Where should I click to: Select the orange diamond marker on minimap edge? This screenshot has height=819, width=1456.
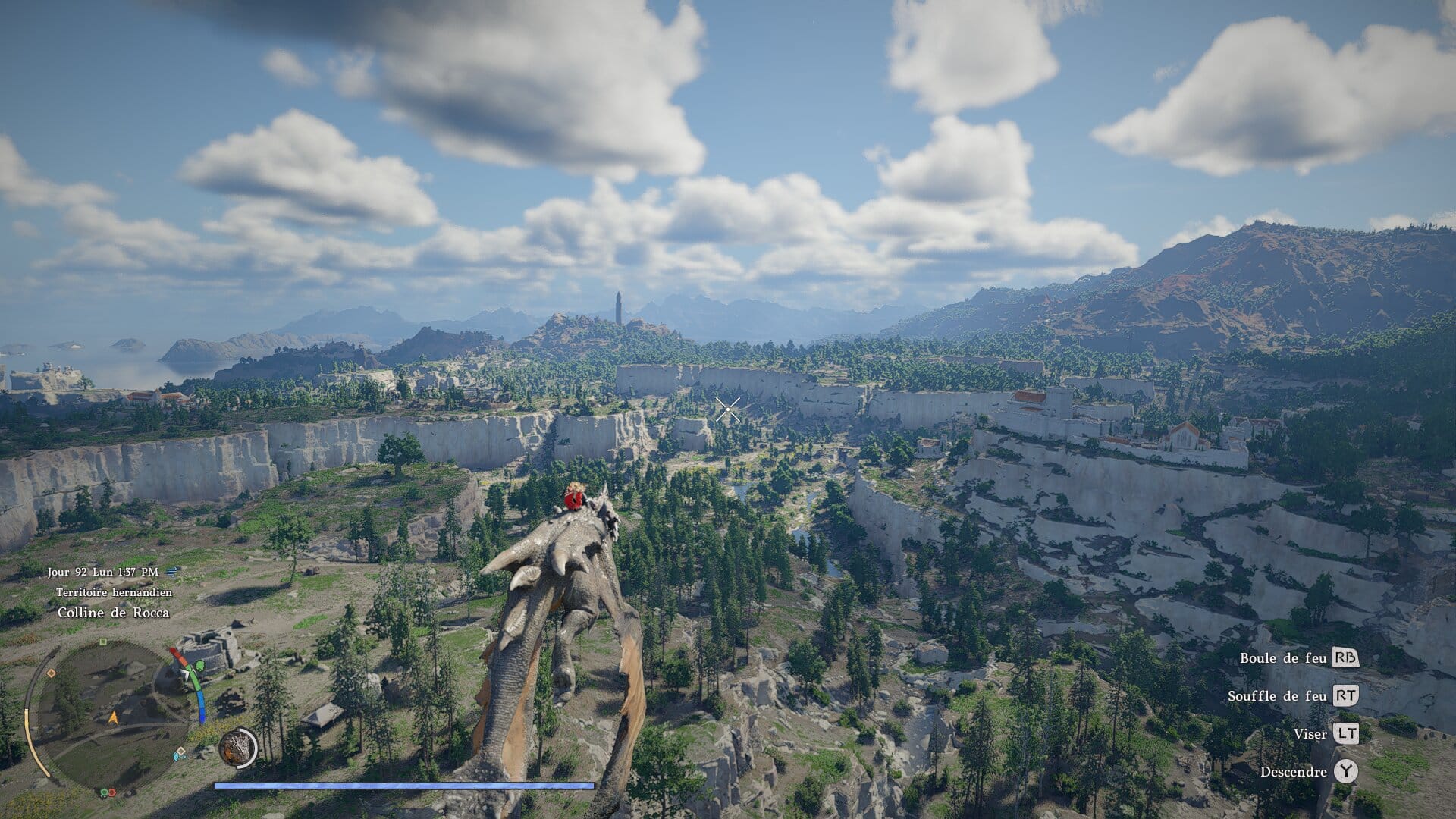coord(51,673)
